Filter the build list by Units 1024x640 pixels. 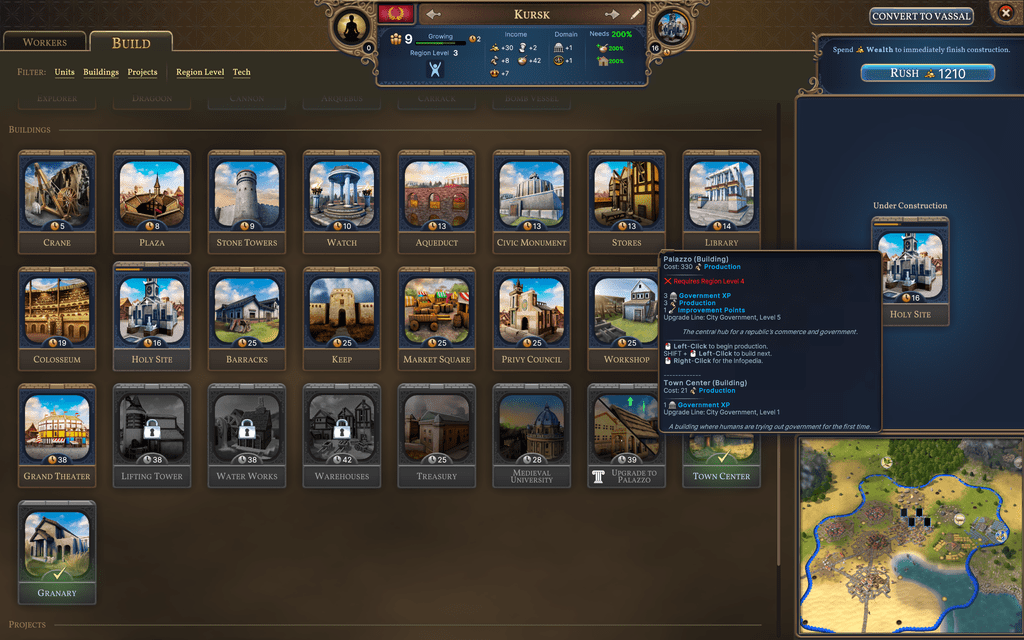coord(65,73)
